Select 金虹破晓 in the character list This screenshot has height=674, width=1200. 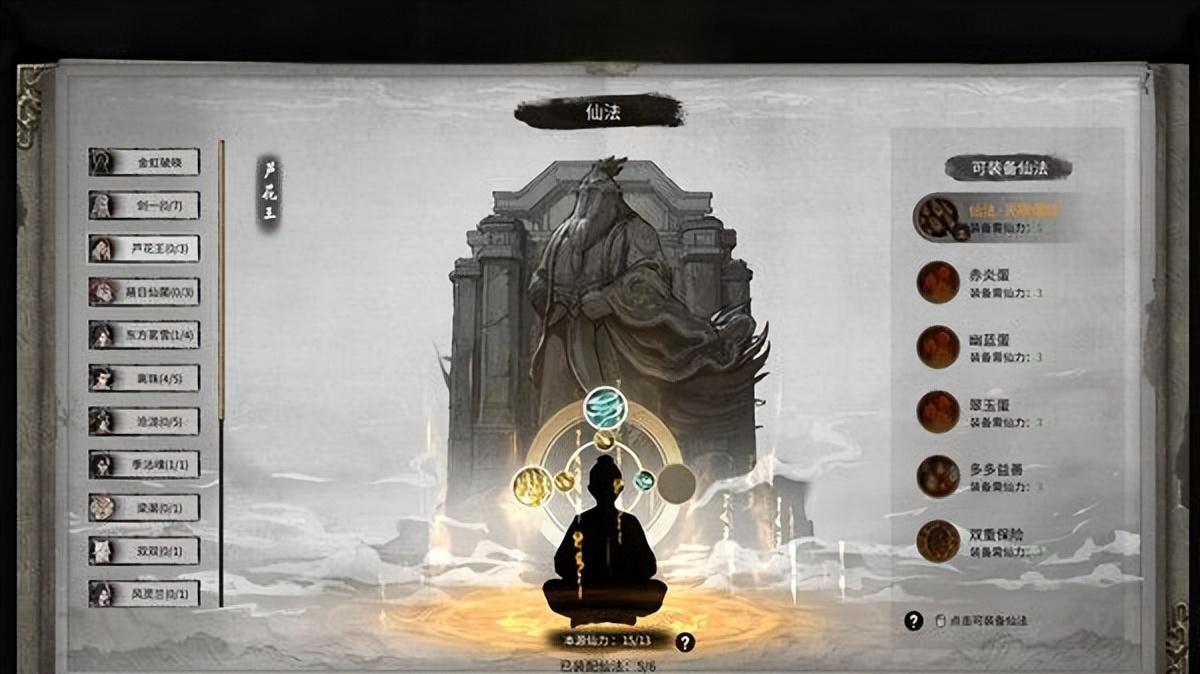[144, 162]
